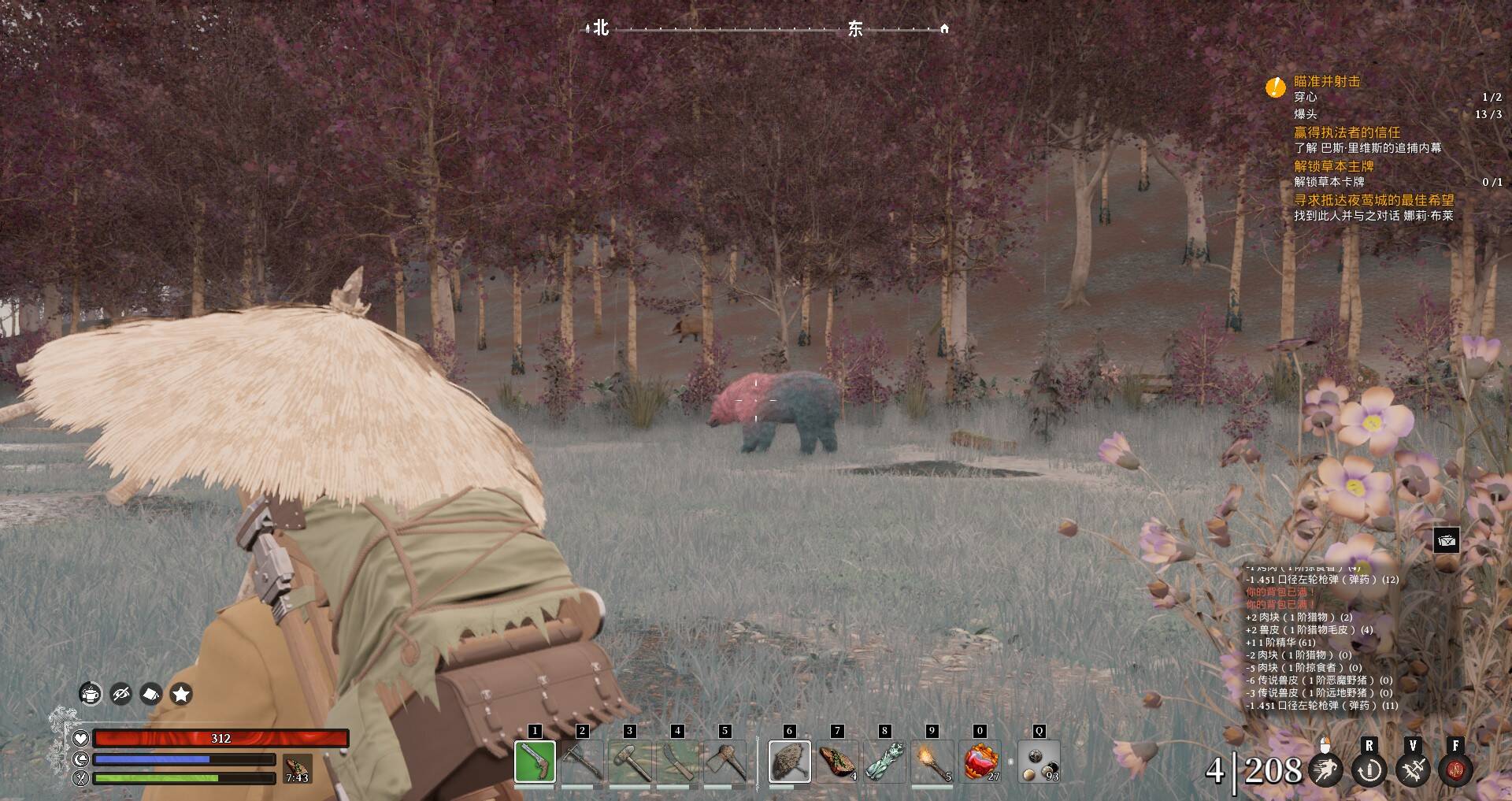Open the yellow exclamation quest tracker icon

click(1275, 87)
